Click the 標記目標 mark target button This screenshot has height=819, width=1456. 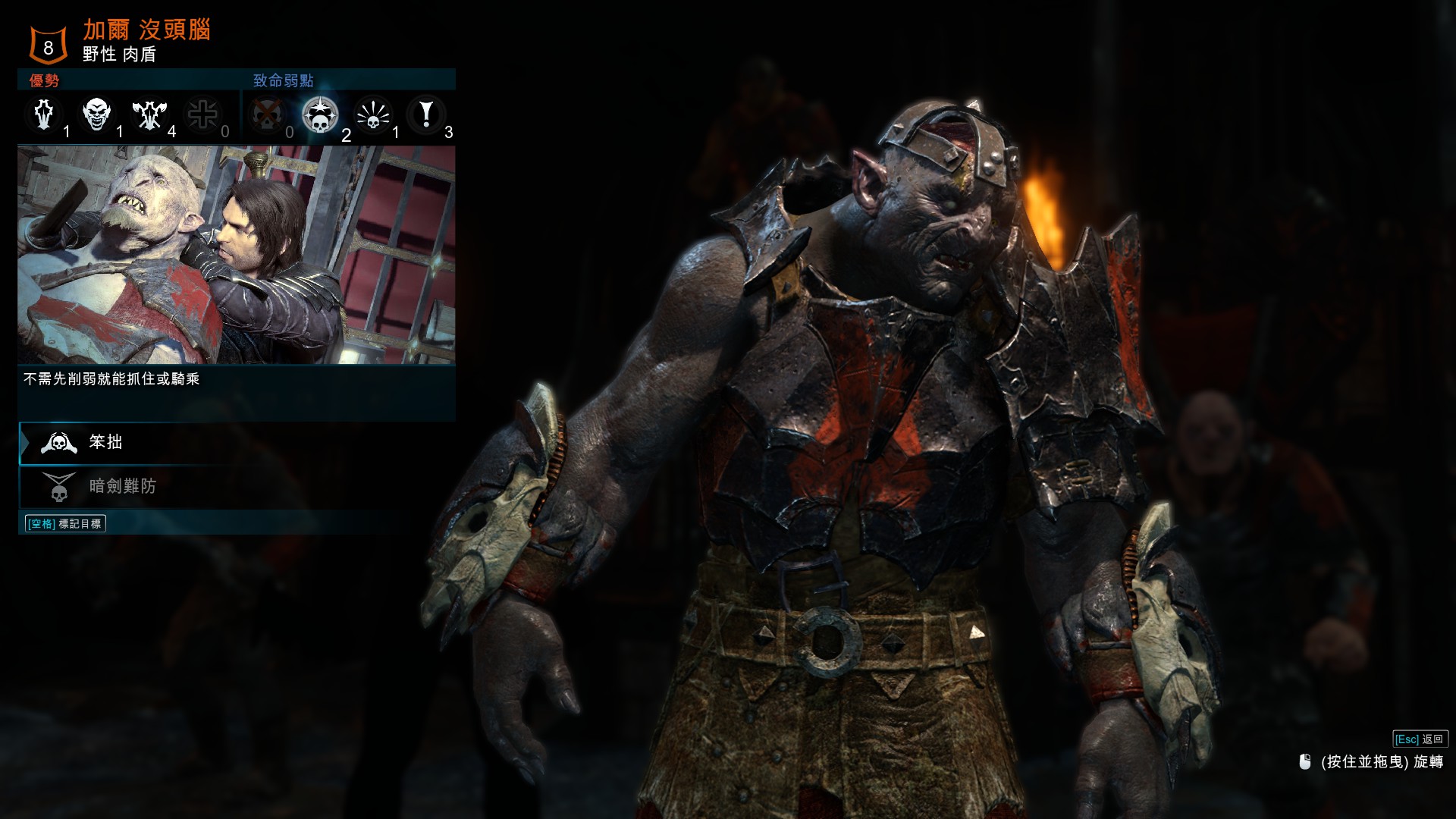coord(65,523)
